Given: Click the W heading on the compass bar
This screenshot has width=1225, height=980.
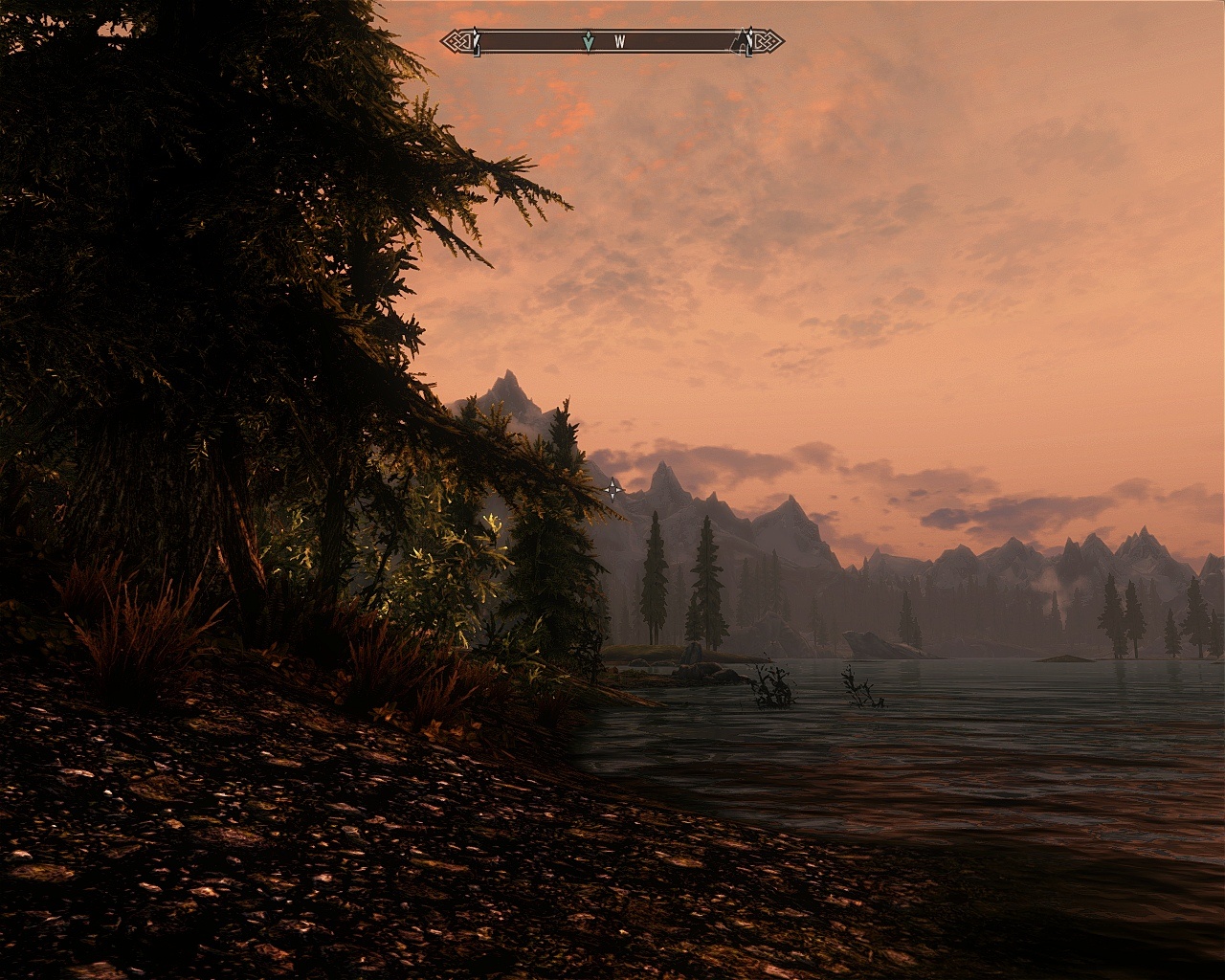Looking at the screenshot, I should pyautogui.click(x=620, y=41).
